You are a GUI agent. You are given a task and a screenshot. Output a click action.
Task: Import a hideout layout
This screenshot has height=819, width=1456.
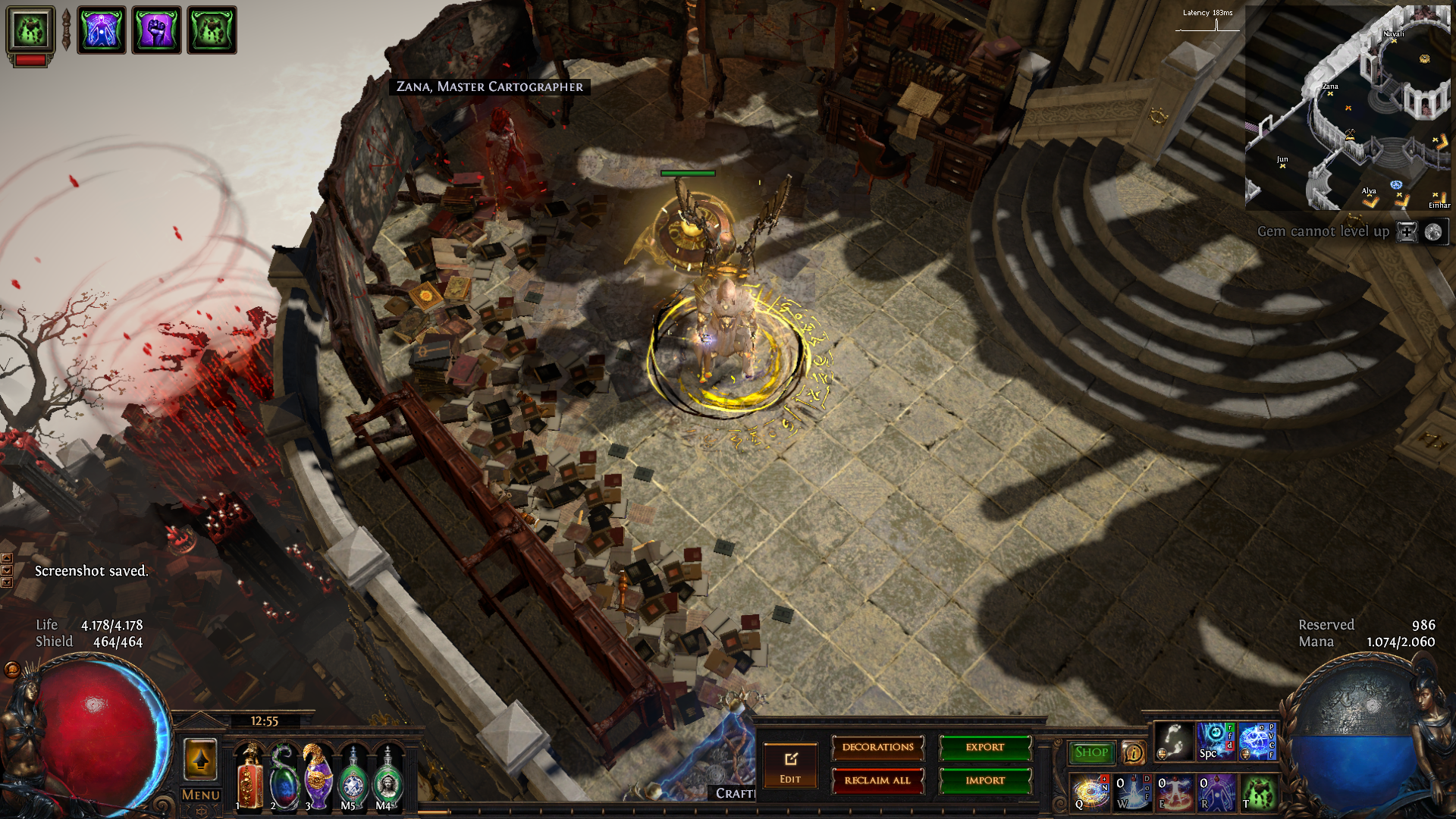pyautogui.click(x=985, y=780)
